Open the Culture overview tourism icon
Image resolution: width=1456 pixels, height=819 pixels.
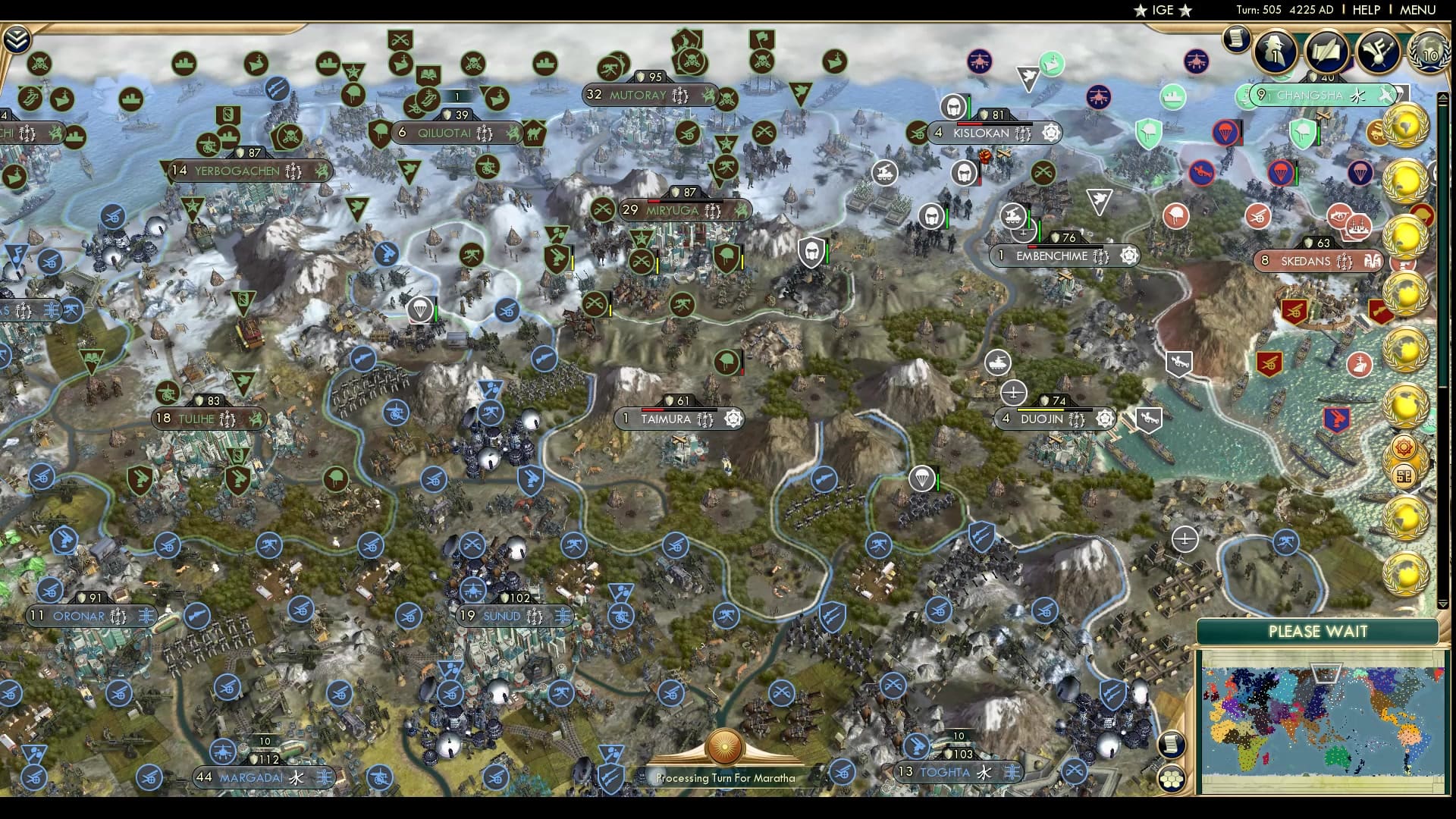coord(1378,52)
